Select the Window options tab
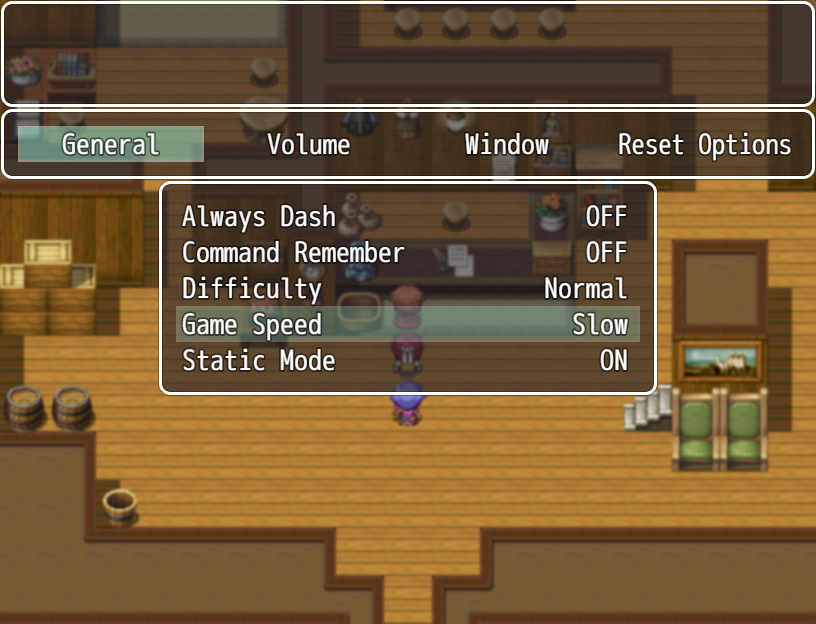This screenshot has height=624, width=816. click(506, 144)
